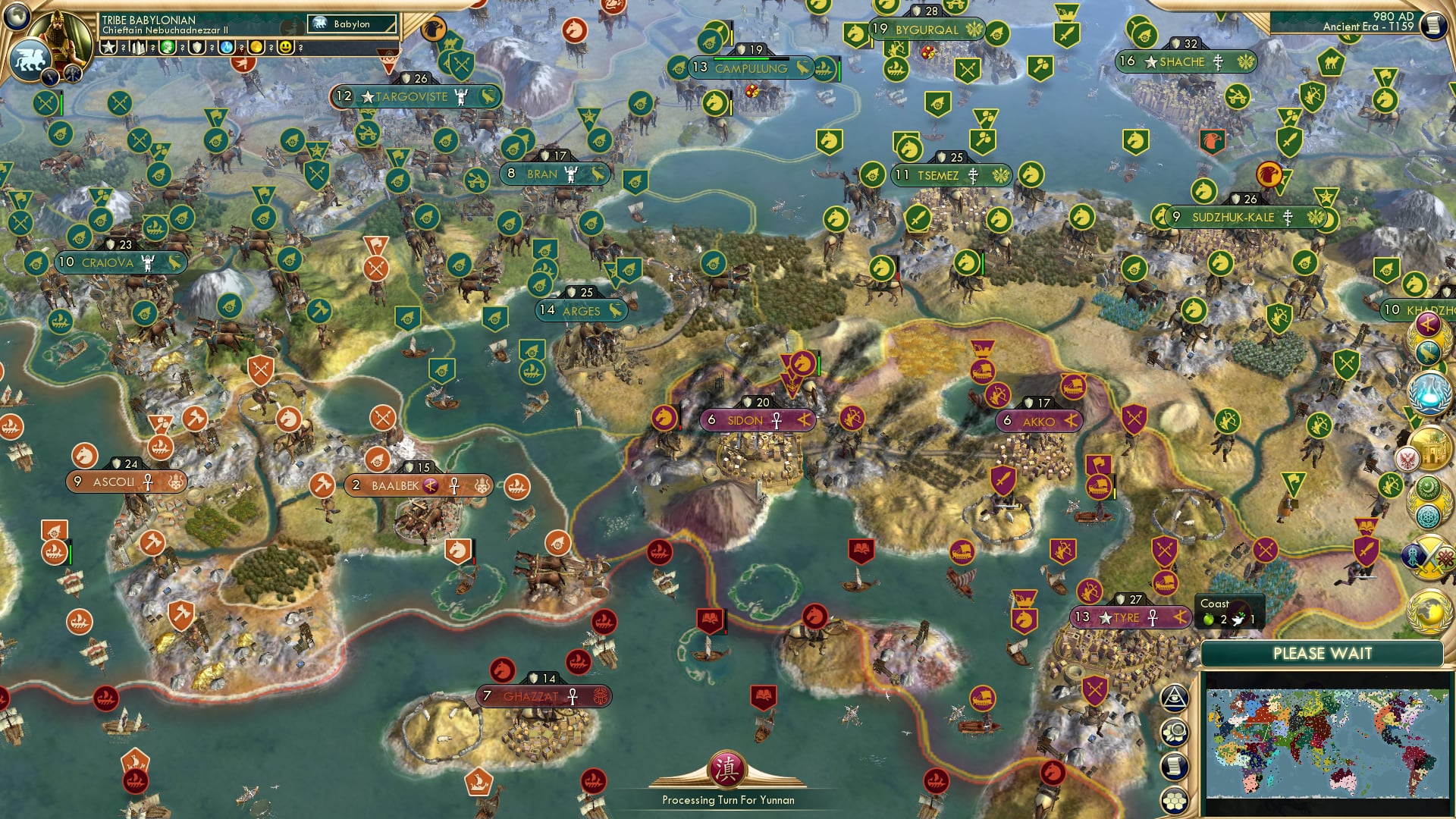Expand the notification log scroll button
Screen dimensions: 1456x819
1175,764
